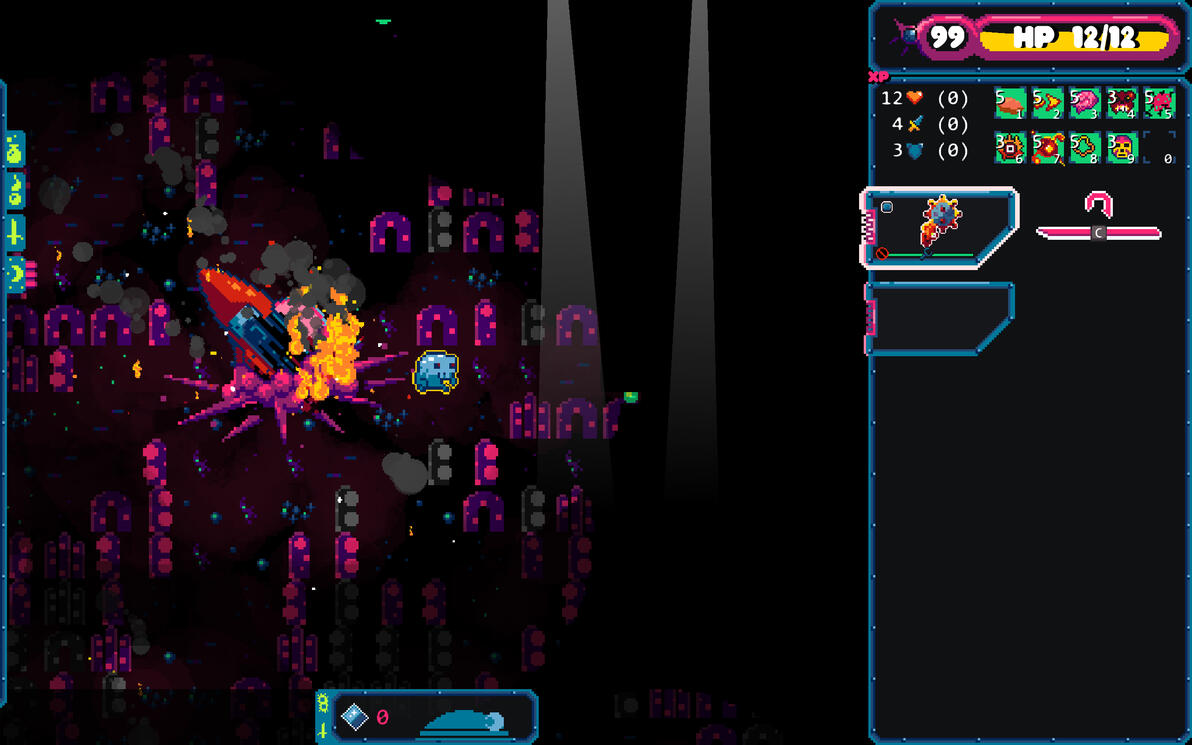Select the yellow skull mask in slot 9
The height and width of the screenshot is (745, 1192).
1122,148
